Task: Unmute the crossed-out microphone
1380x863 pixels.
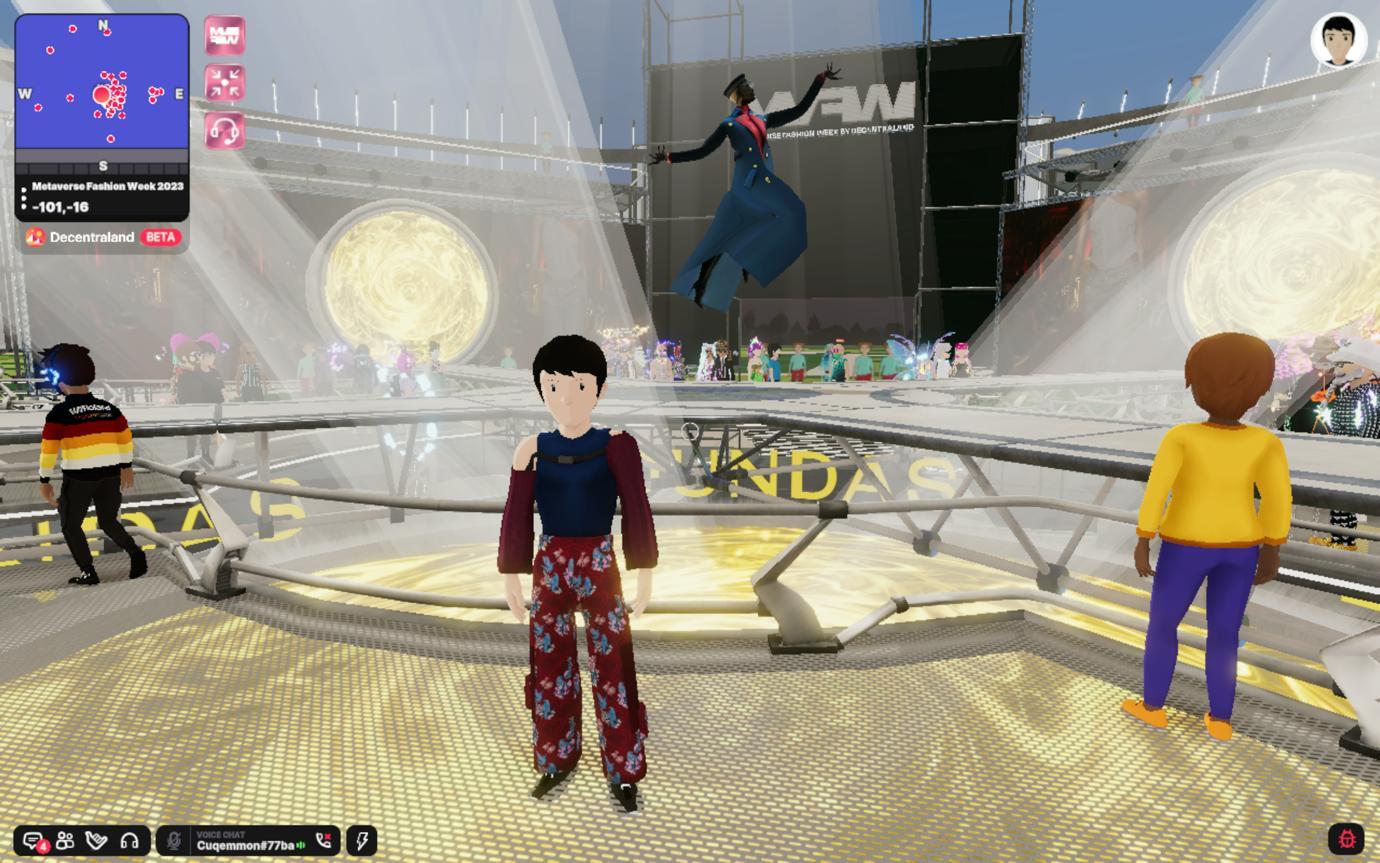Action: [174, 841]
